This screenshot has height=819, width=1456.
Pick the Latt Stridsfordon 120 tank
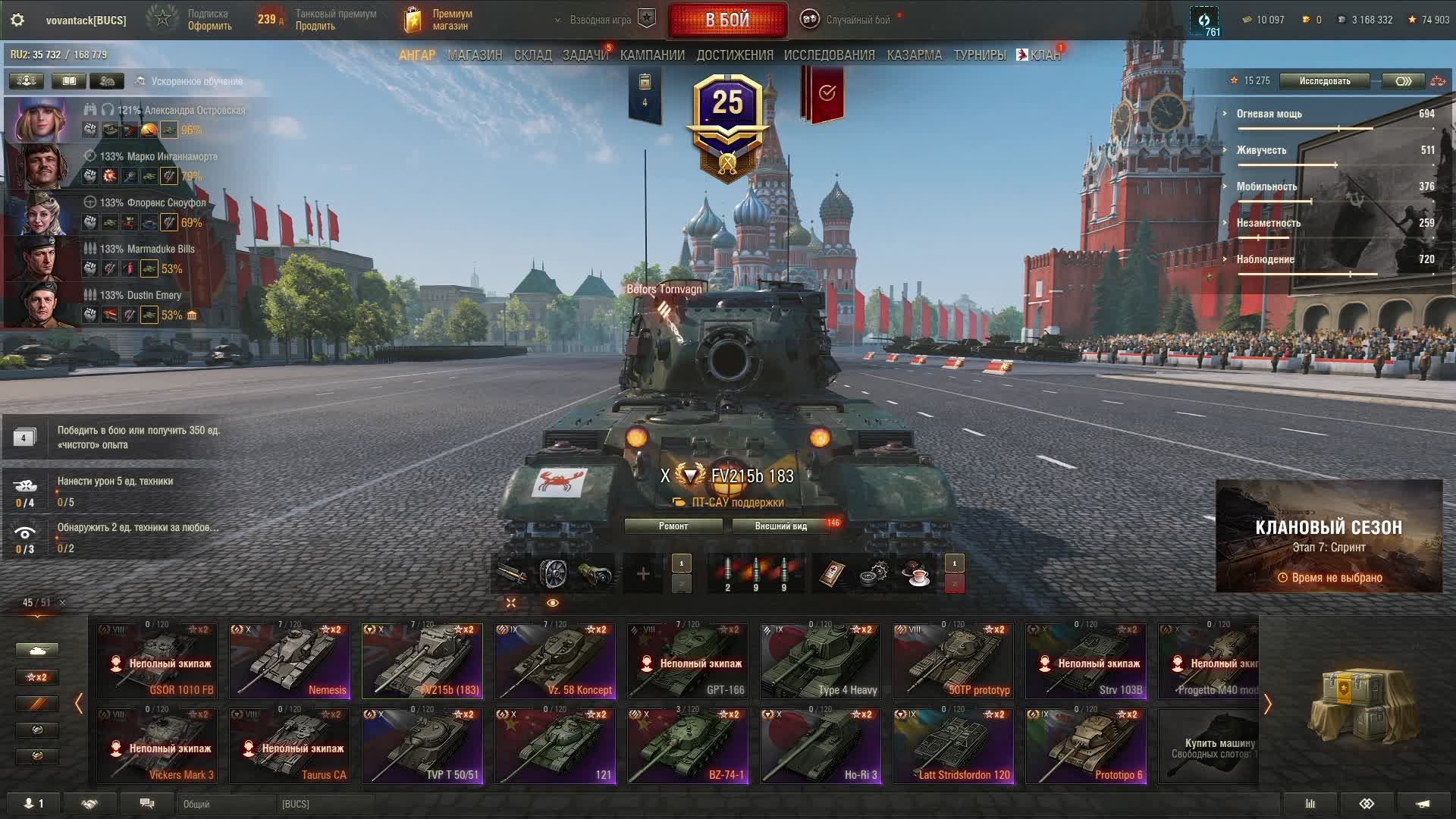coord(953,745)
